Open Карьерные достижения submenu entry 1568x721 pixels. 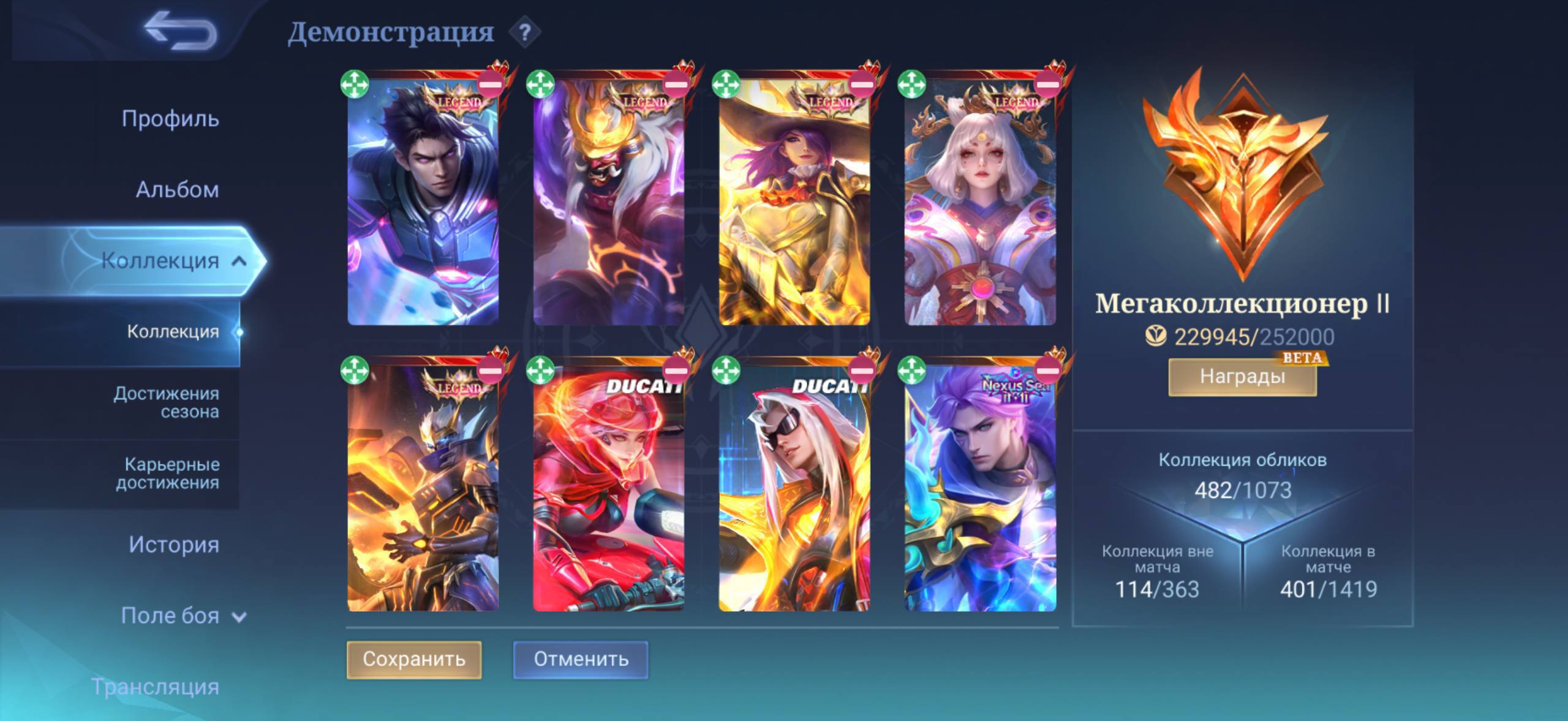pyautogui.click(x=168, y=473)
